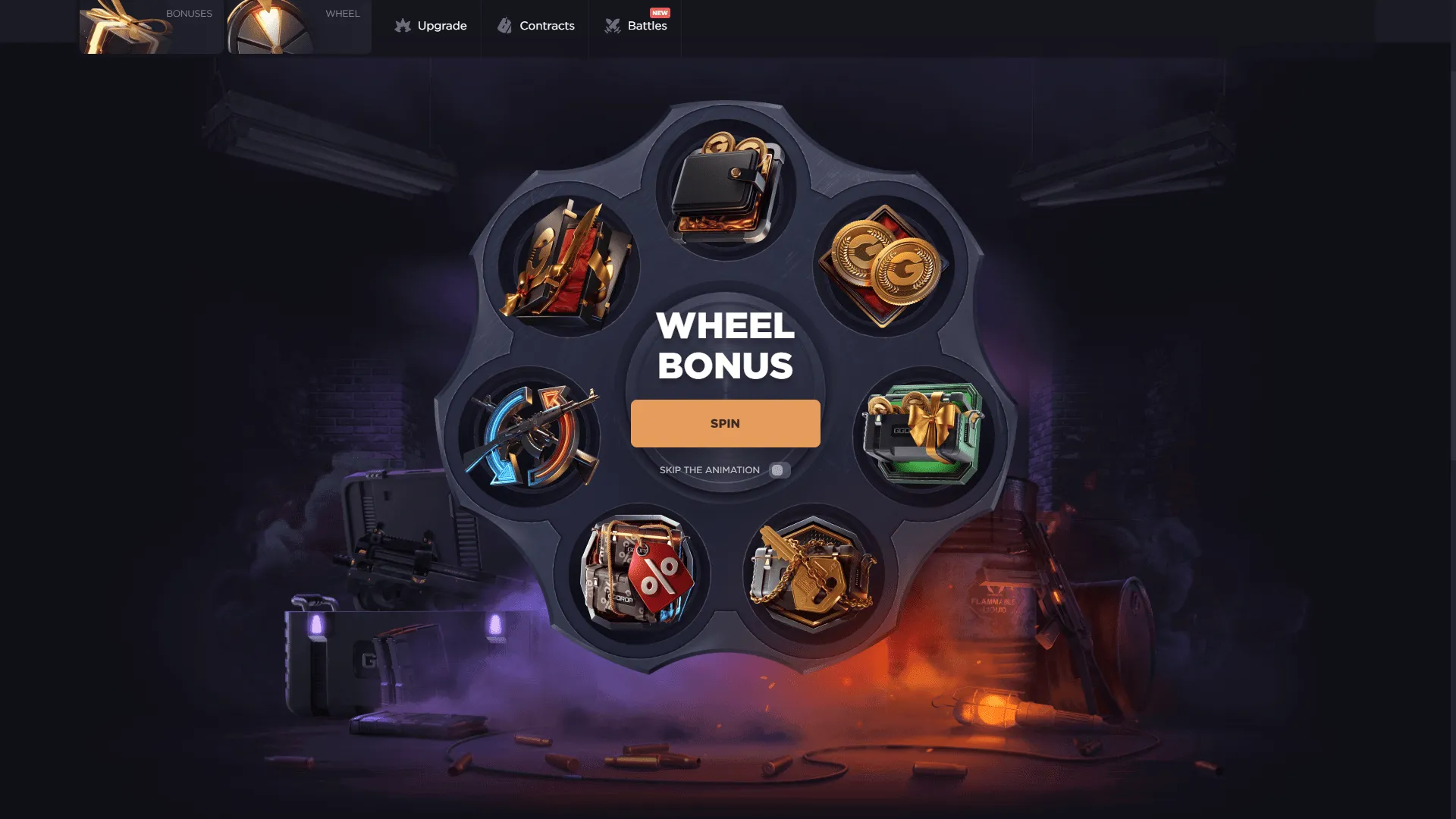Screen dimensions: 1456x819
Task: Toggle the Skip the Animation switch
Action: click(x=779, y=470)
